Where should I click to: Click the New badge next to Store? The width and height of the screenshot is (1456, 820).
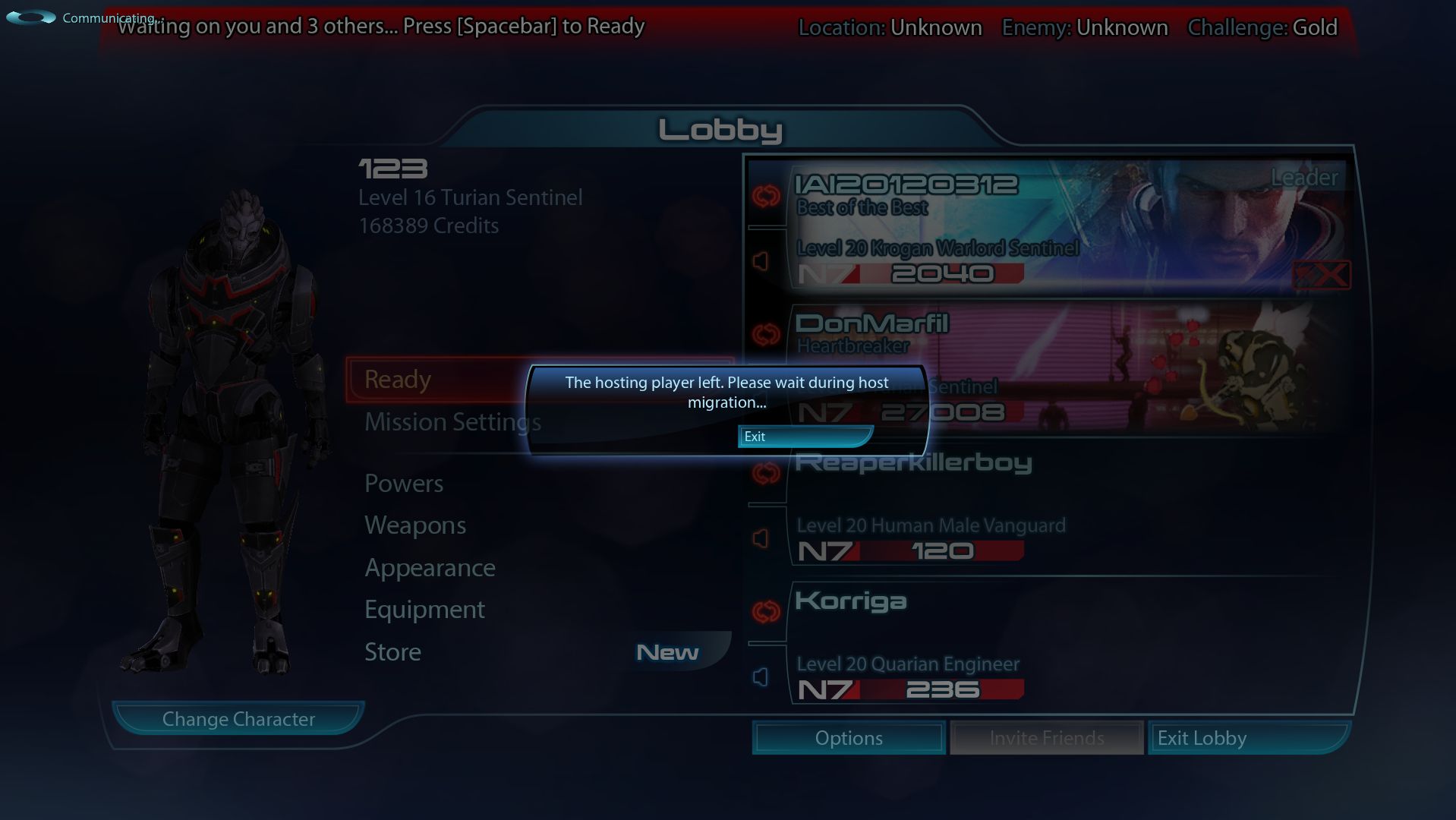click(666, 651)
